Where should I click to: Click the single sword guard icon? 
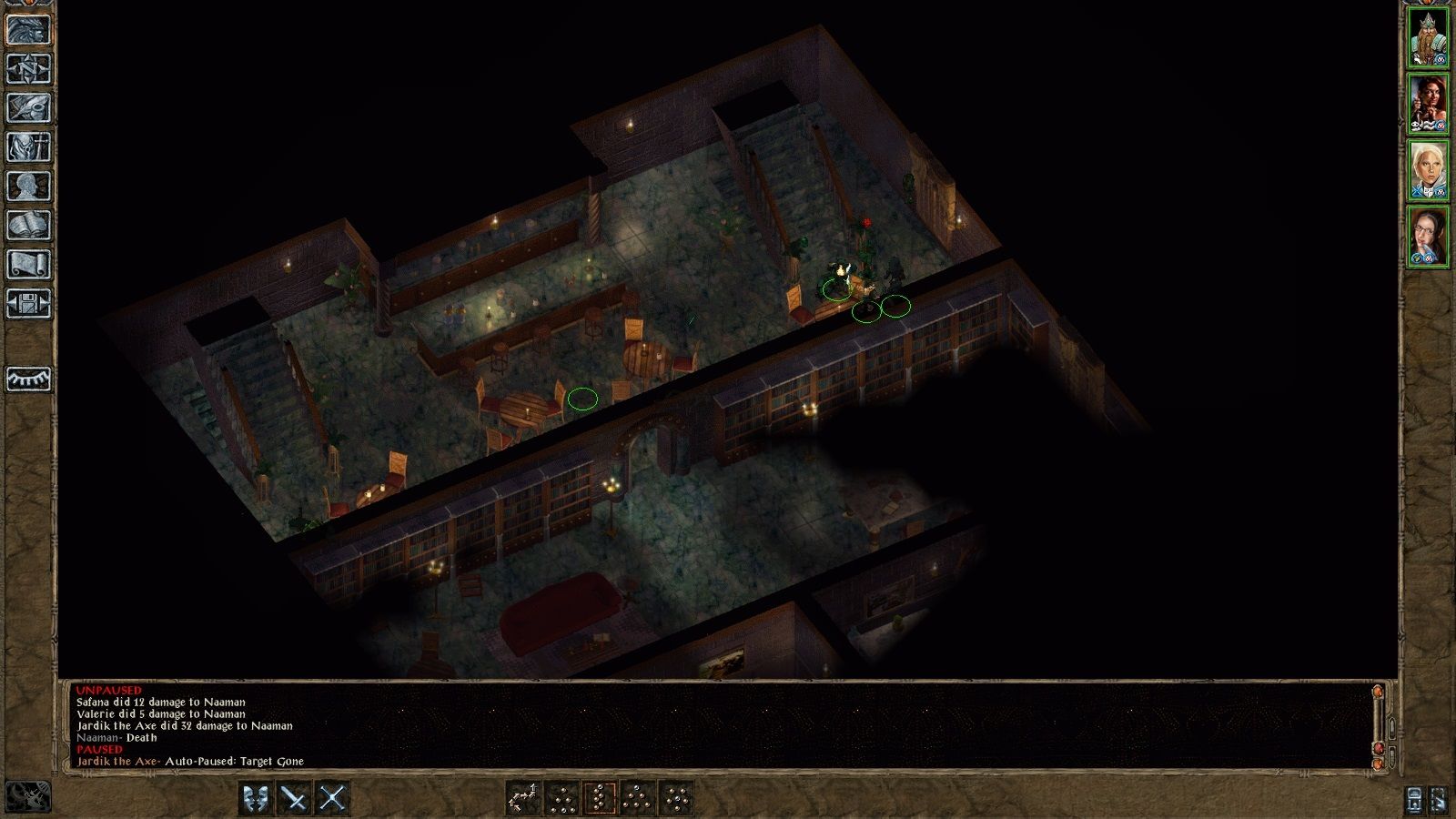coord(292,798)
